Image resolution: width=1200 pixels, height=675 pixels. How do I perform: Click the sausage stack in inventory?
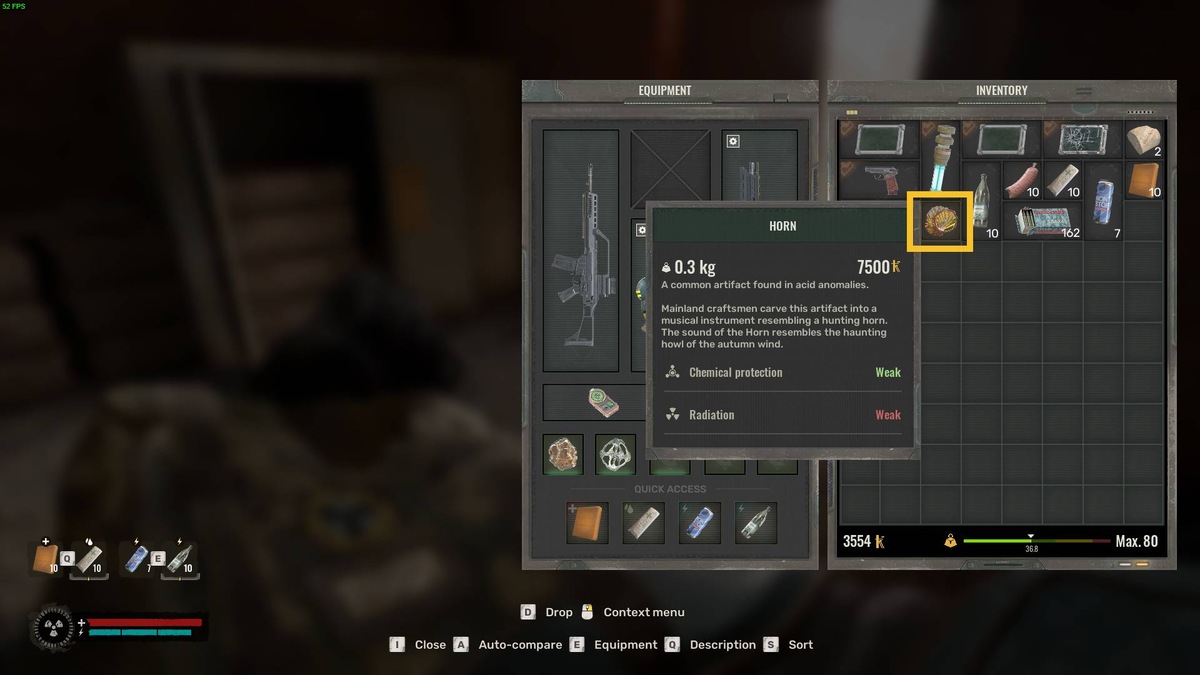pos(1022,180)
